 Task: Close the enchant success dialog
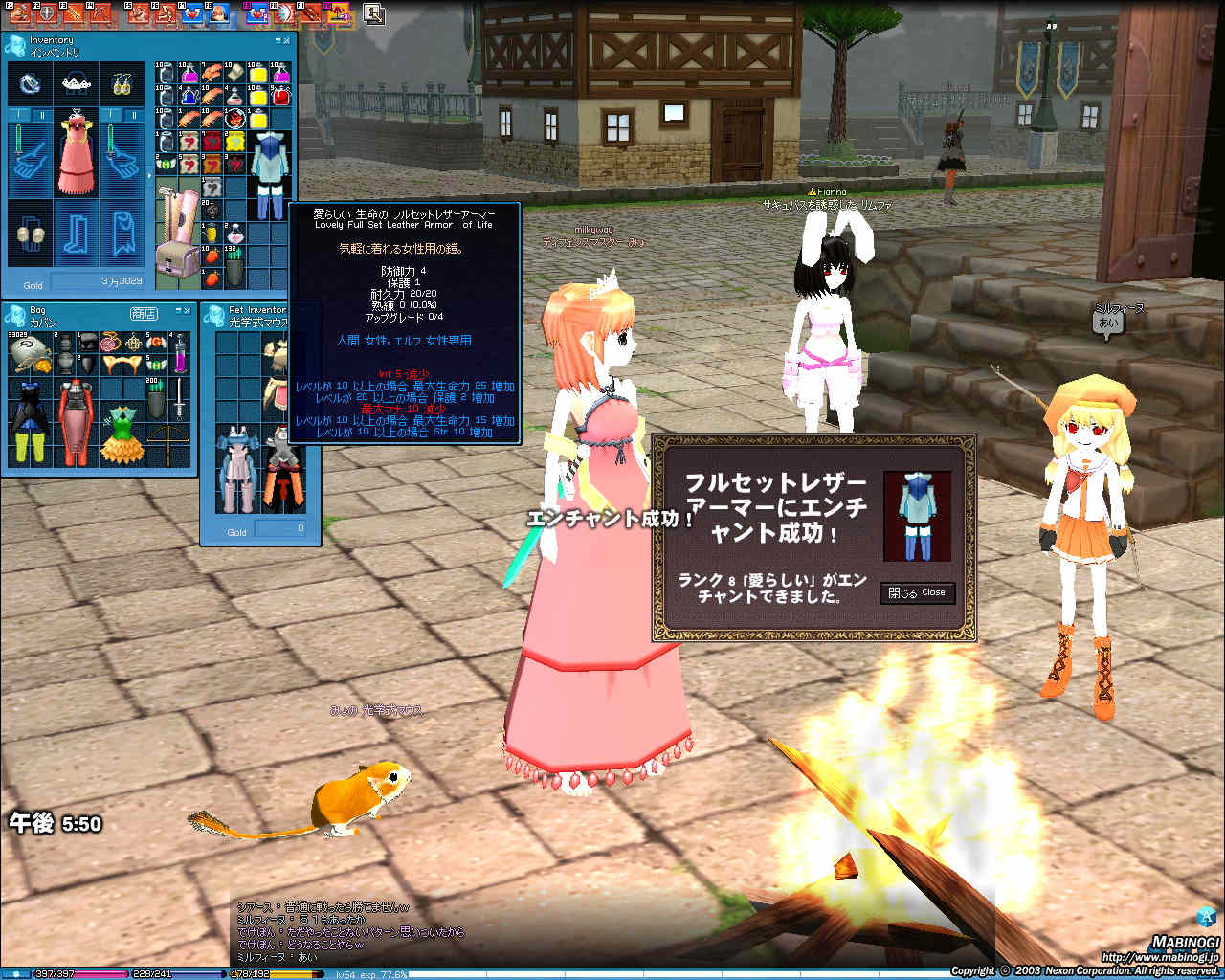(916, 592)
